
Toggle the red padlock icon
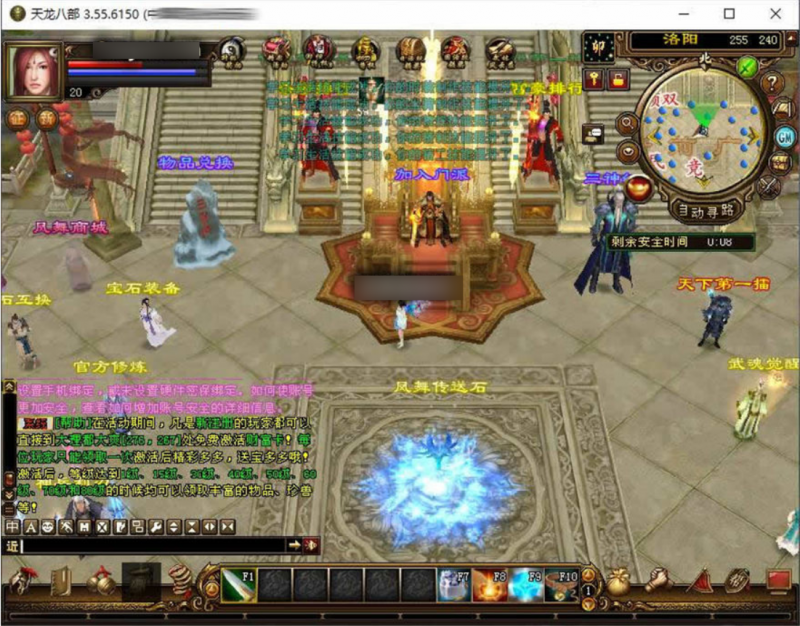(x=617, y=79)
